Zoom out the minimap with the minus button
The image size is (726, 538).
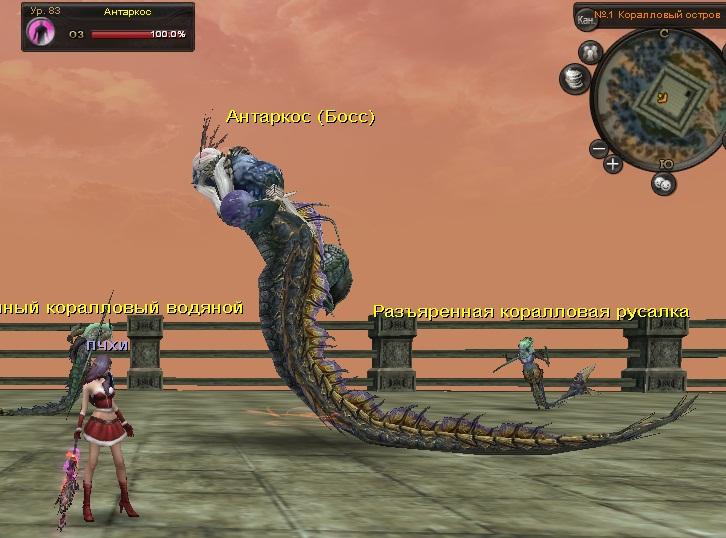click(x=598, y=150)
